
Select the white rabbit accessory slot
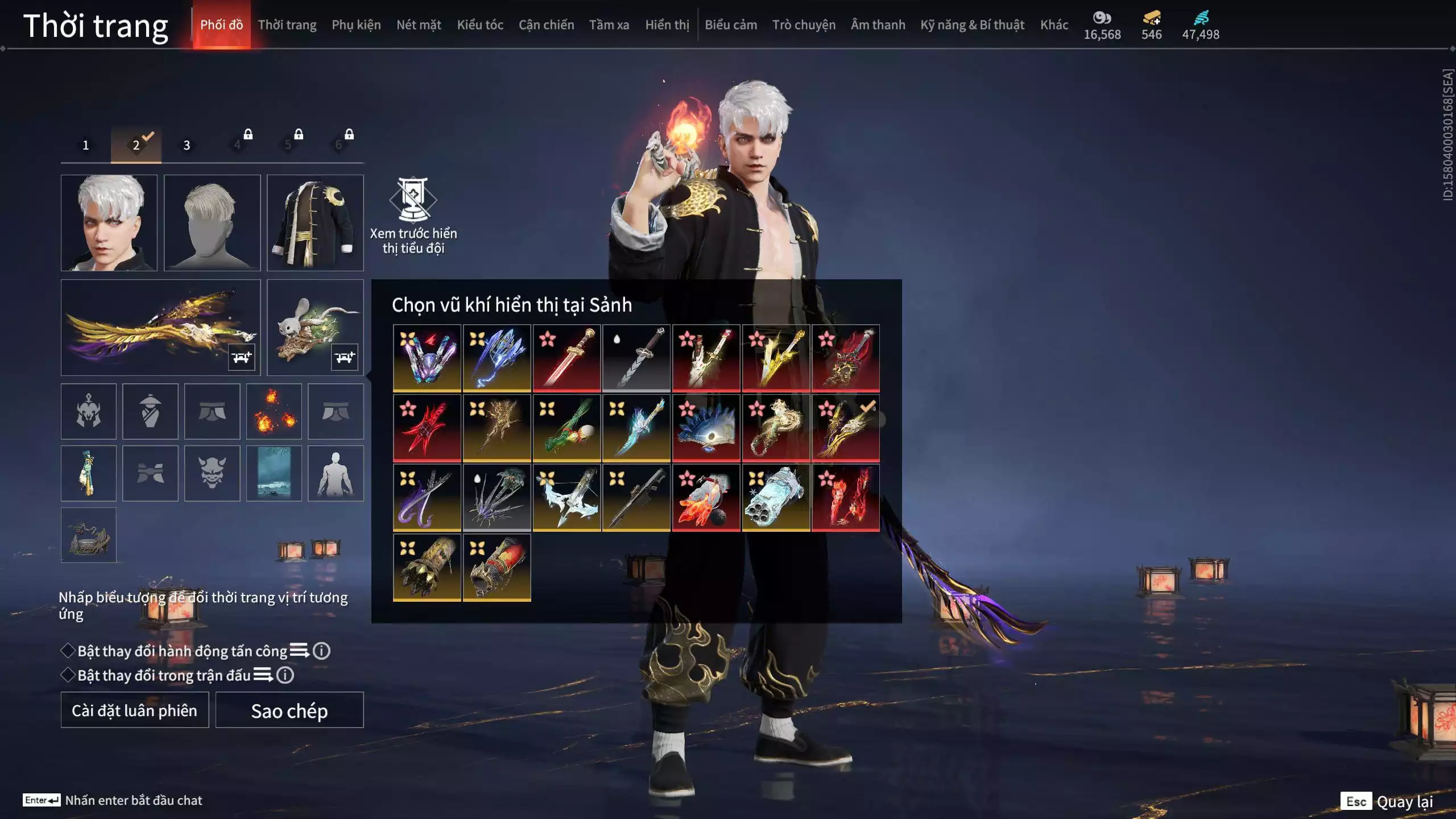tap(315, 327)
